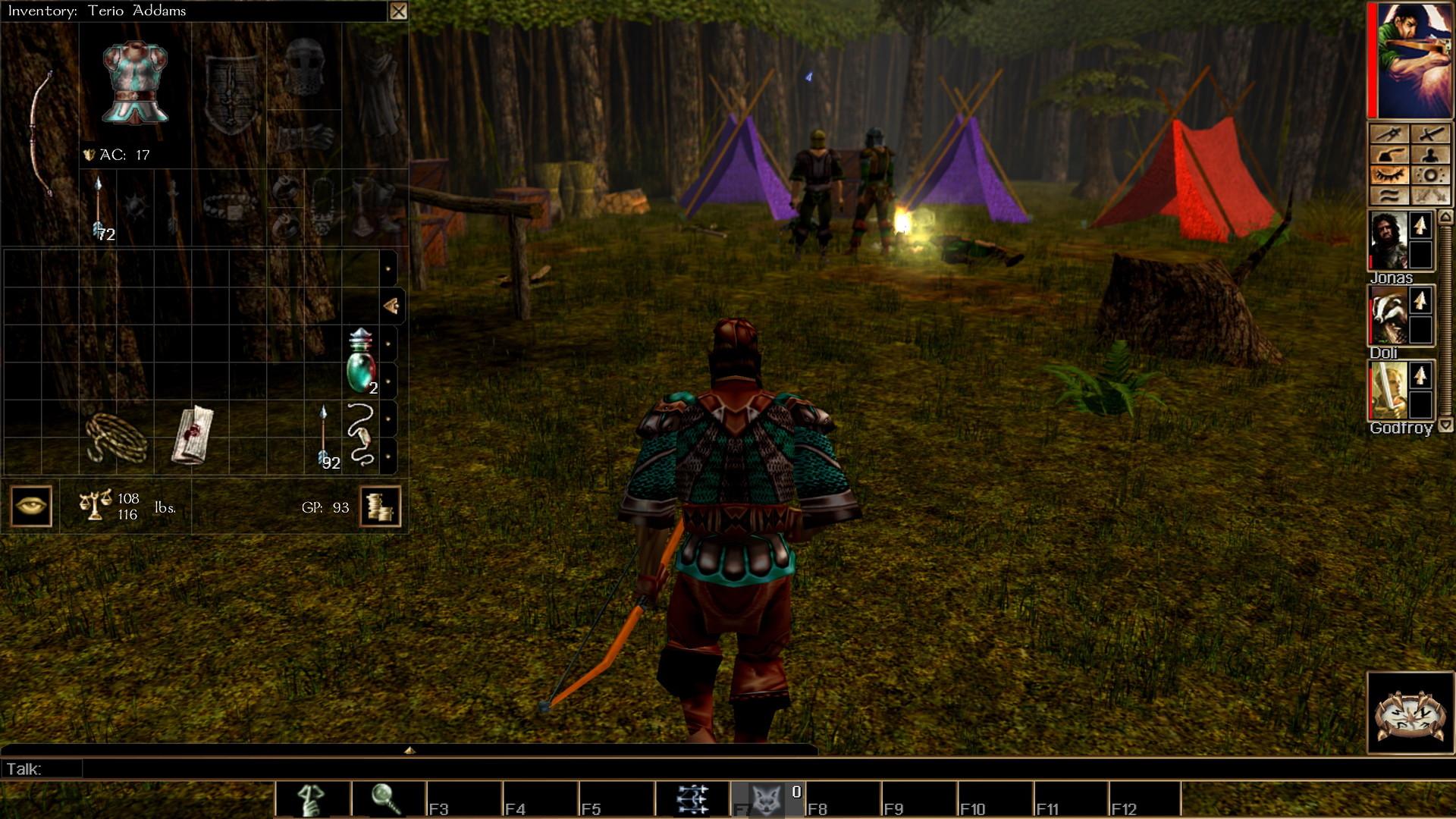Image resolution: width=1456 pixels, height=819 pixels.
Task: Click the gold arrow tab on the inventory grid edge
Action: (x=391, y=306)
